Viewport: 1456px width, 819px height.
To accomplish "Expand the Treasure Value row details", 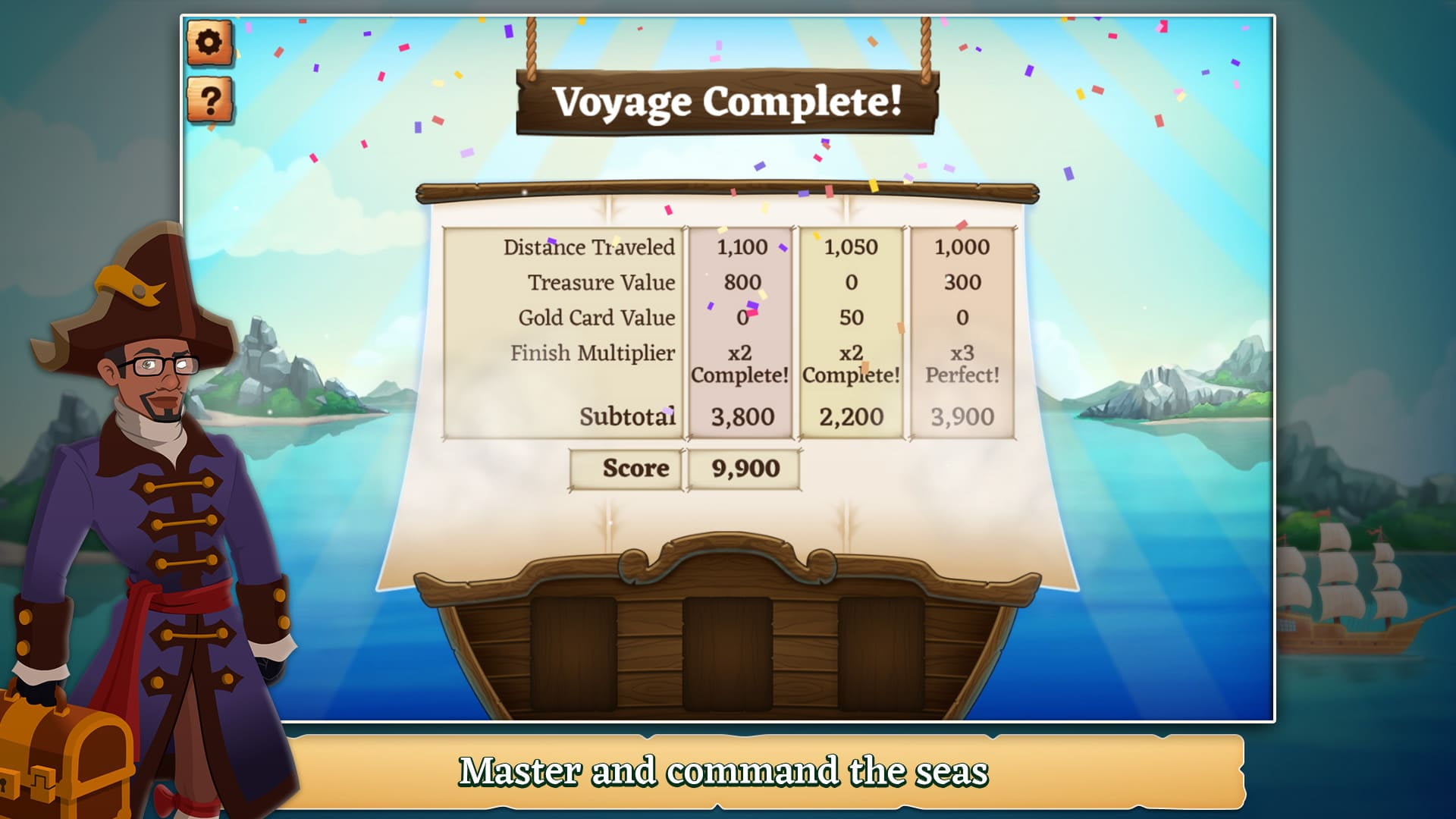I will [601, 282].
